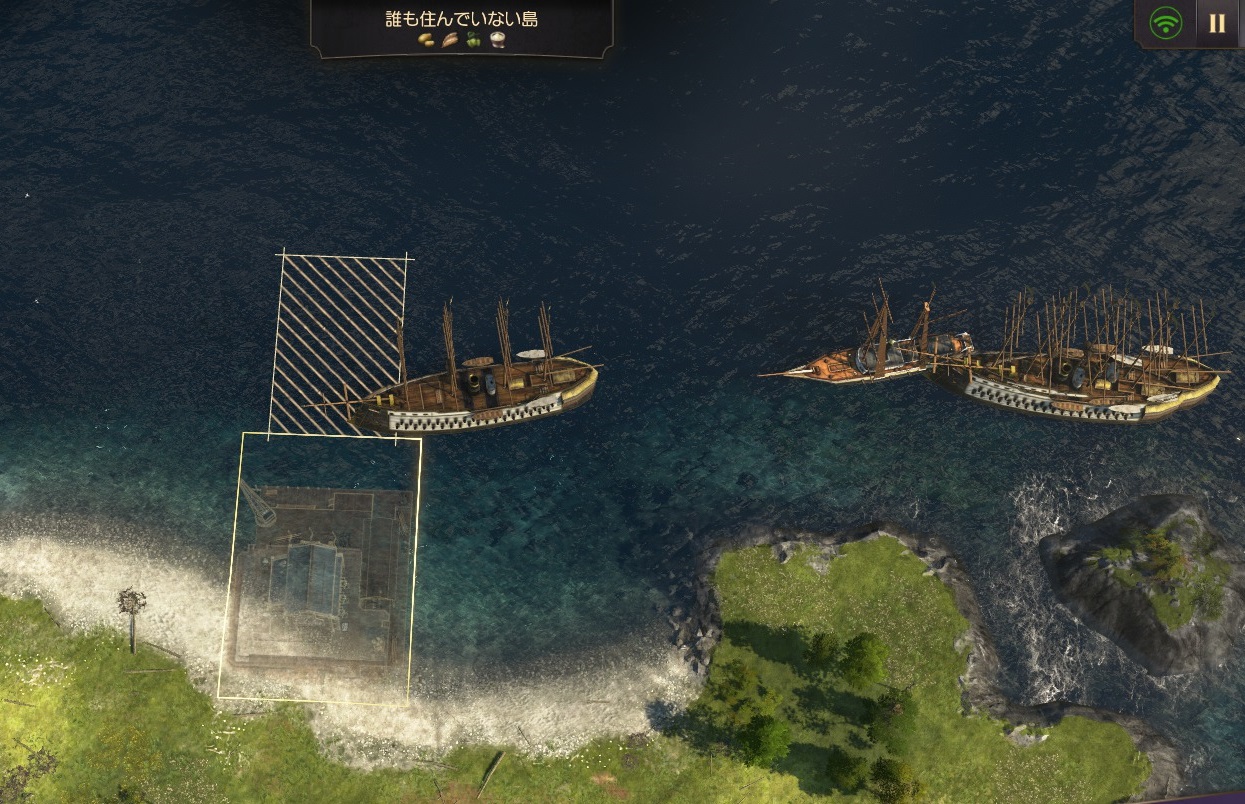Open the green network connection status icon
This screenshot has width=1245, height=804.
coord(1165,23)
